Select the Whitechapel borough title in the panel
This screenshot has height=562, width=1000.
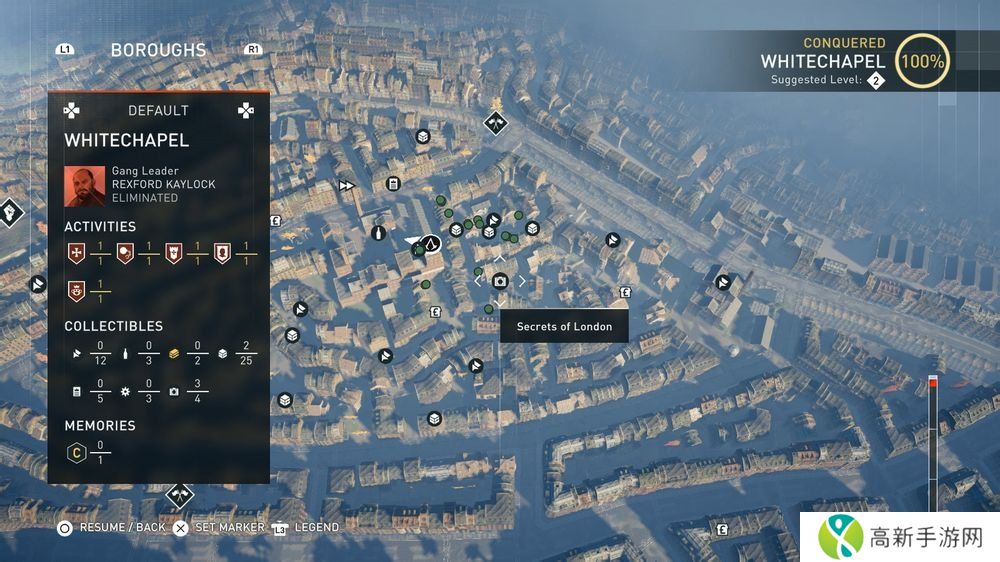click(x=127, y=140)
